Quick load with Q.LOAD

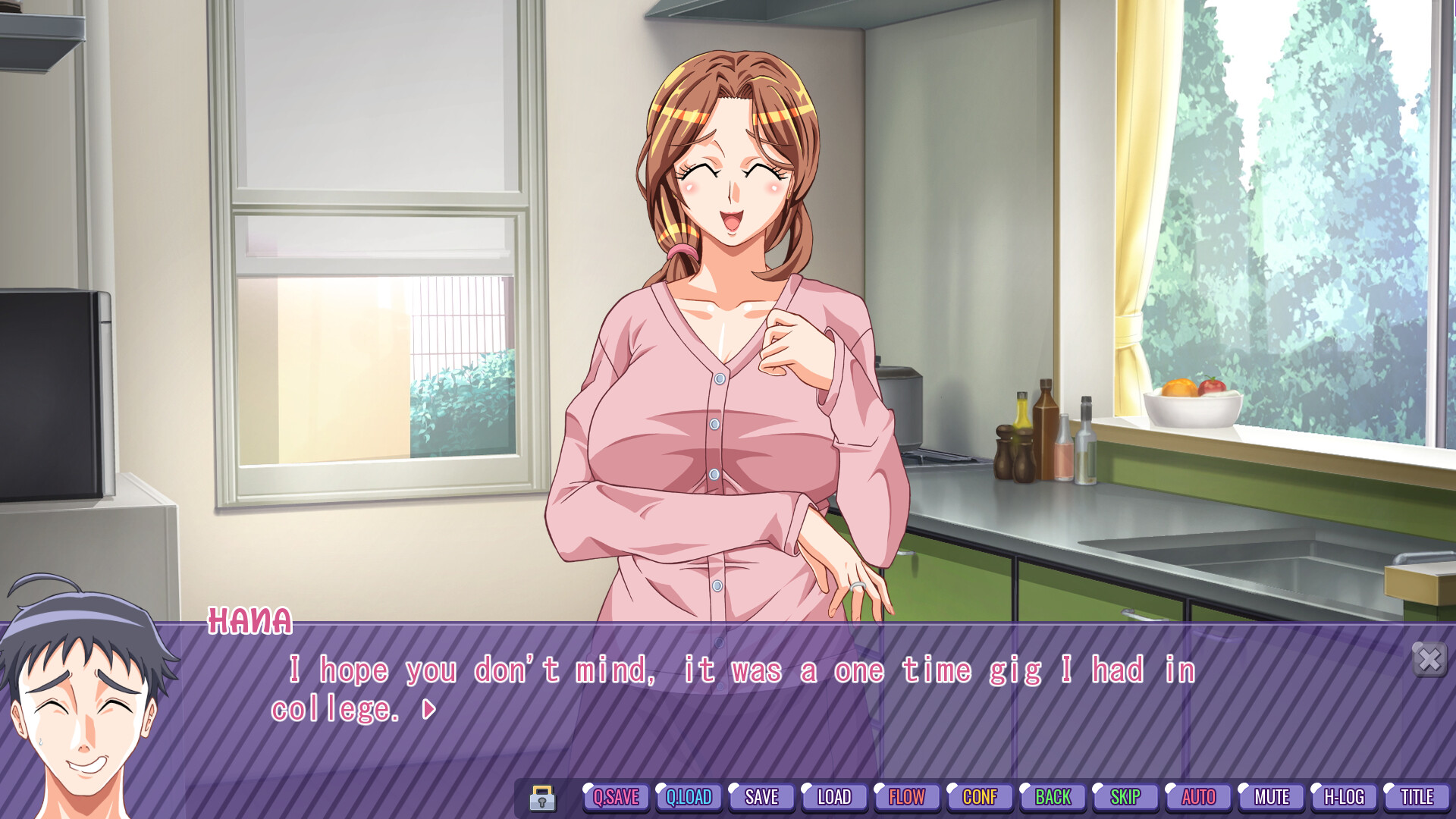[689, 797]
